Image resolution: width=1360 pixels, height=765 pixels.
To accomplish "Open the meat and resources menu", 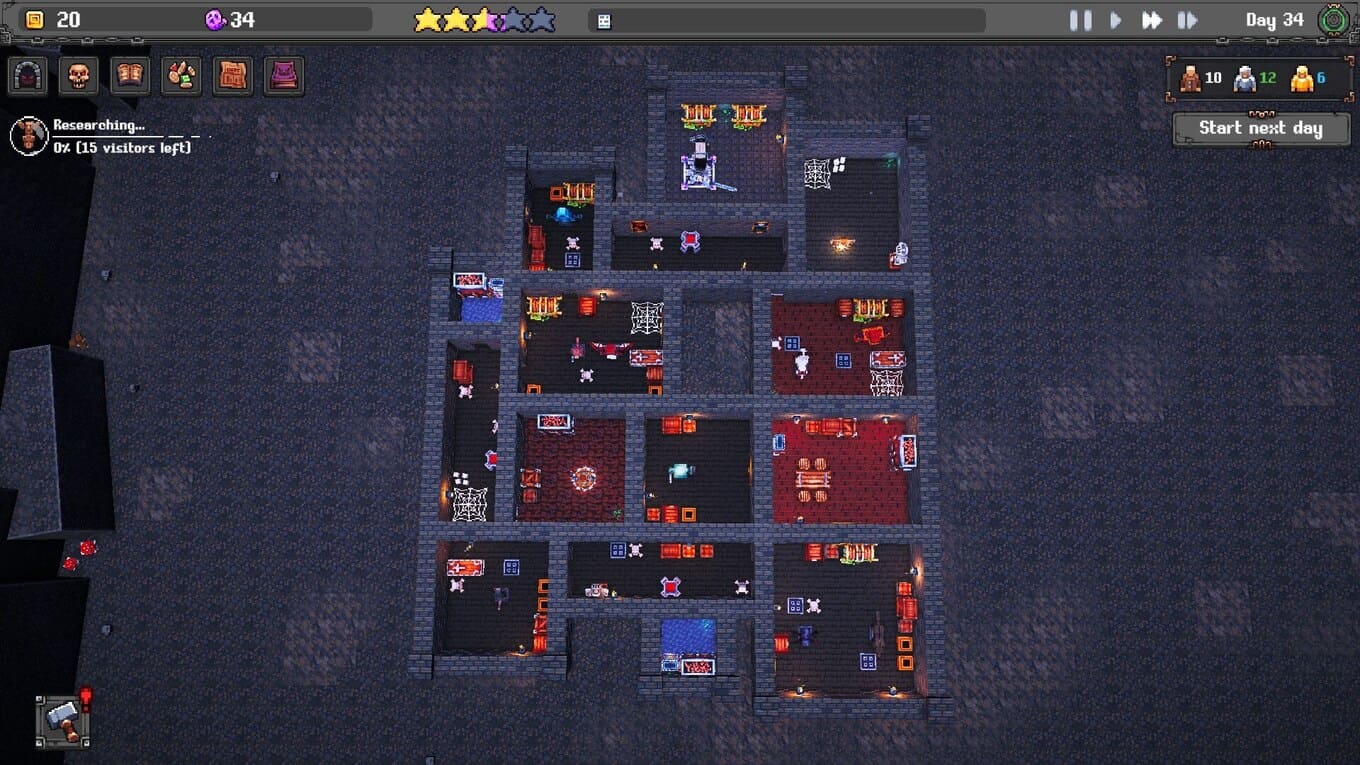I will 181,76.
